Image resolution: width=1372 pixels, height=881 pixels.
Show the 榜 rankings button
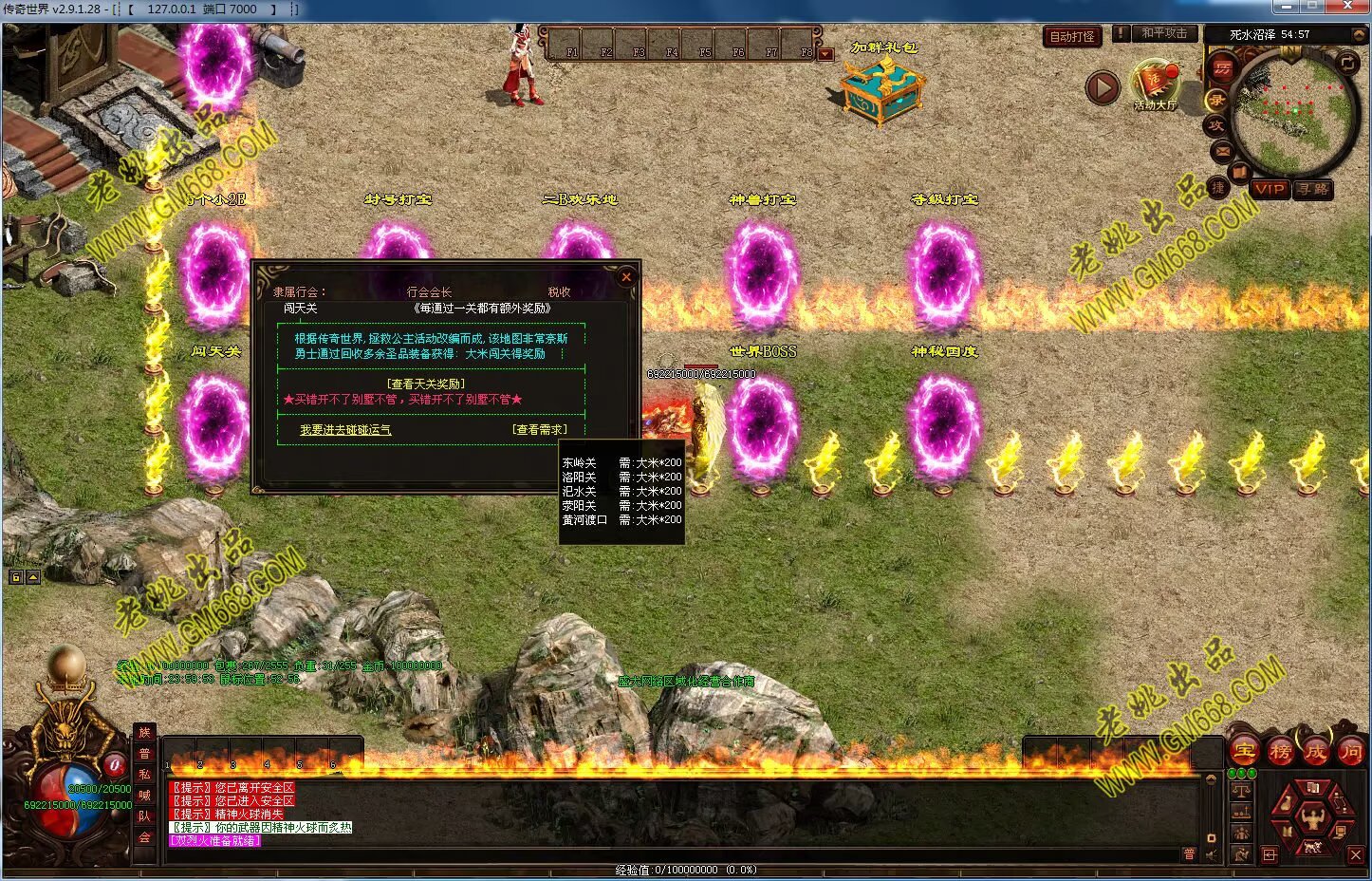coord(1280,752)
